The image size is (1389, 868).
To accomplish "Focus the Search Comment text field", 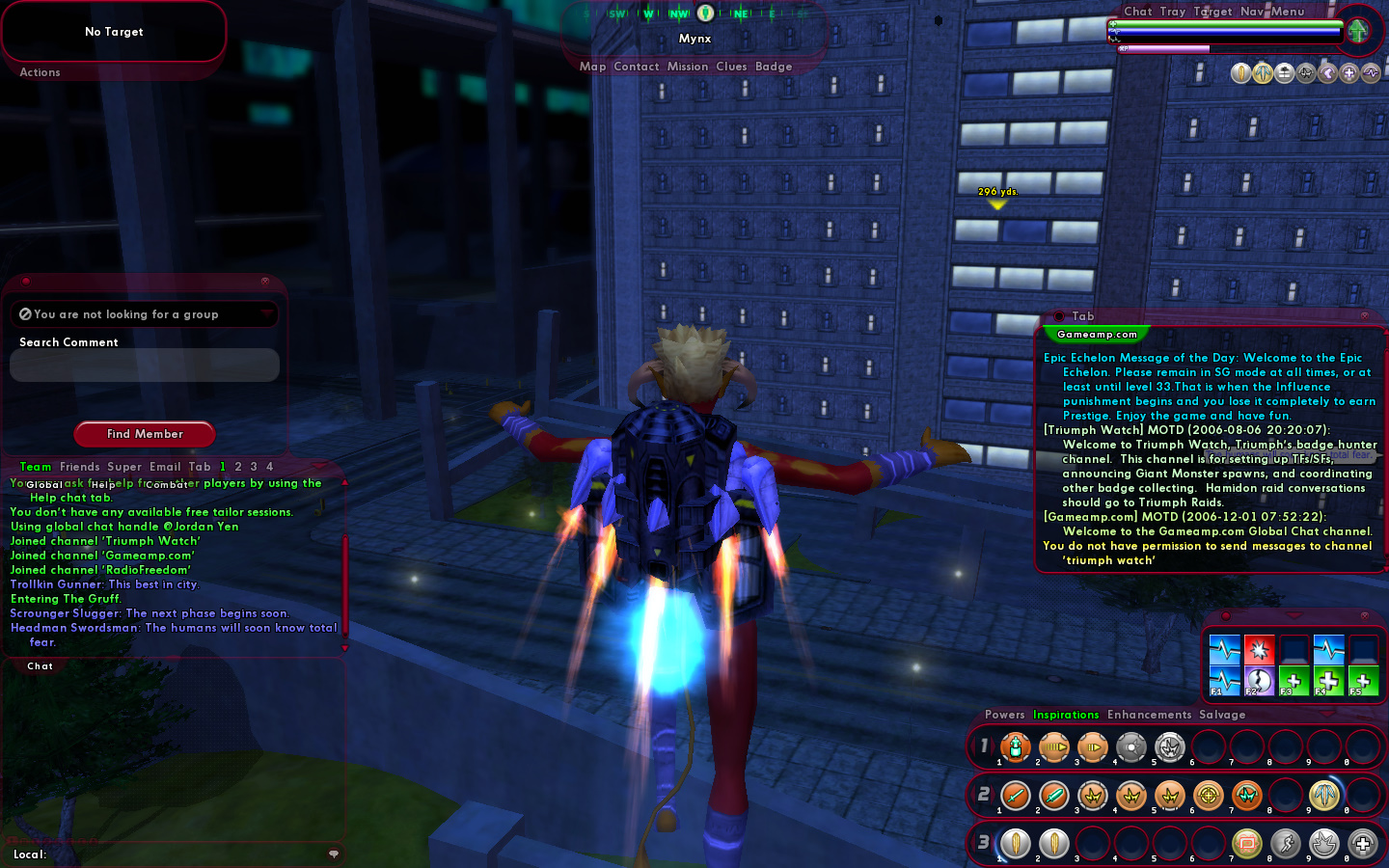I will point(145,366).
